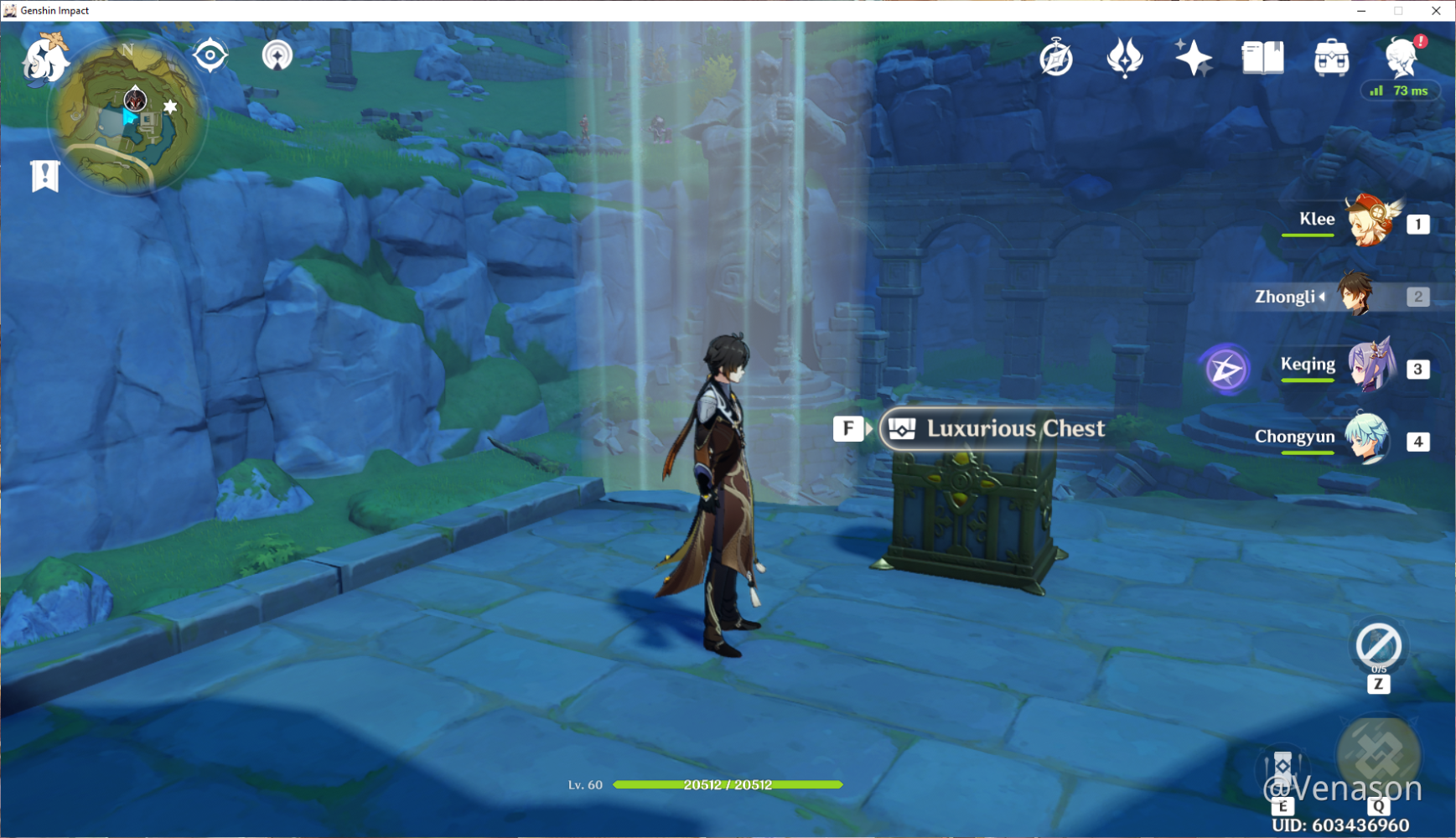
Task: Select the target marker icon beside the minimap
Action: [x=209, y=54]
